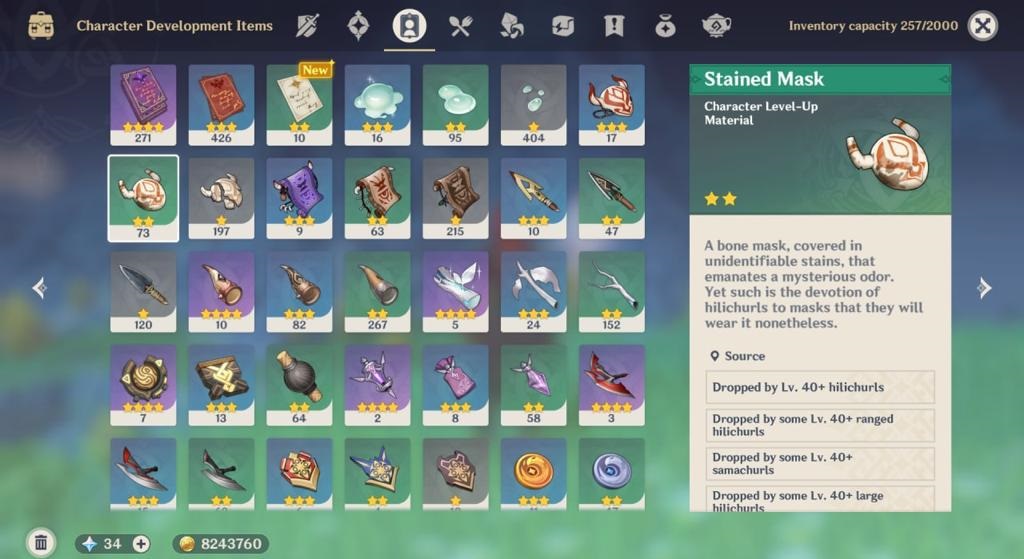Open the Furnishings teapot tab
The width and height of the screenshot is (1024, 559).
click(716, 26)
